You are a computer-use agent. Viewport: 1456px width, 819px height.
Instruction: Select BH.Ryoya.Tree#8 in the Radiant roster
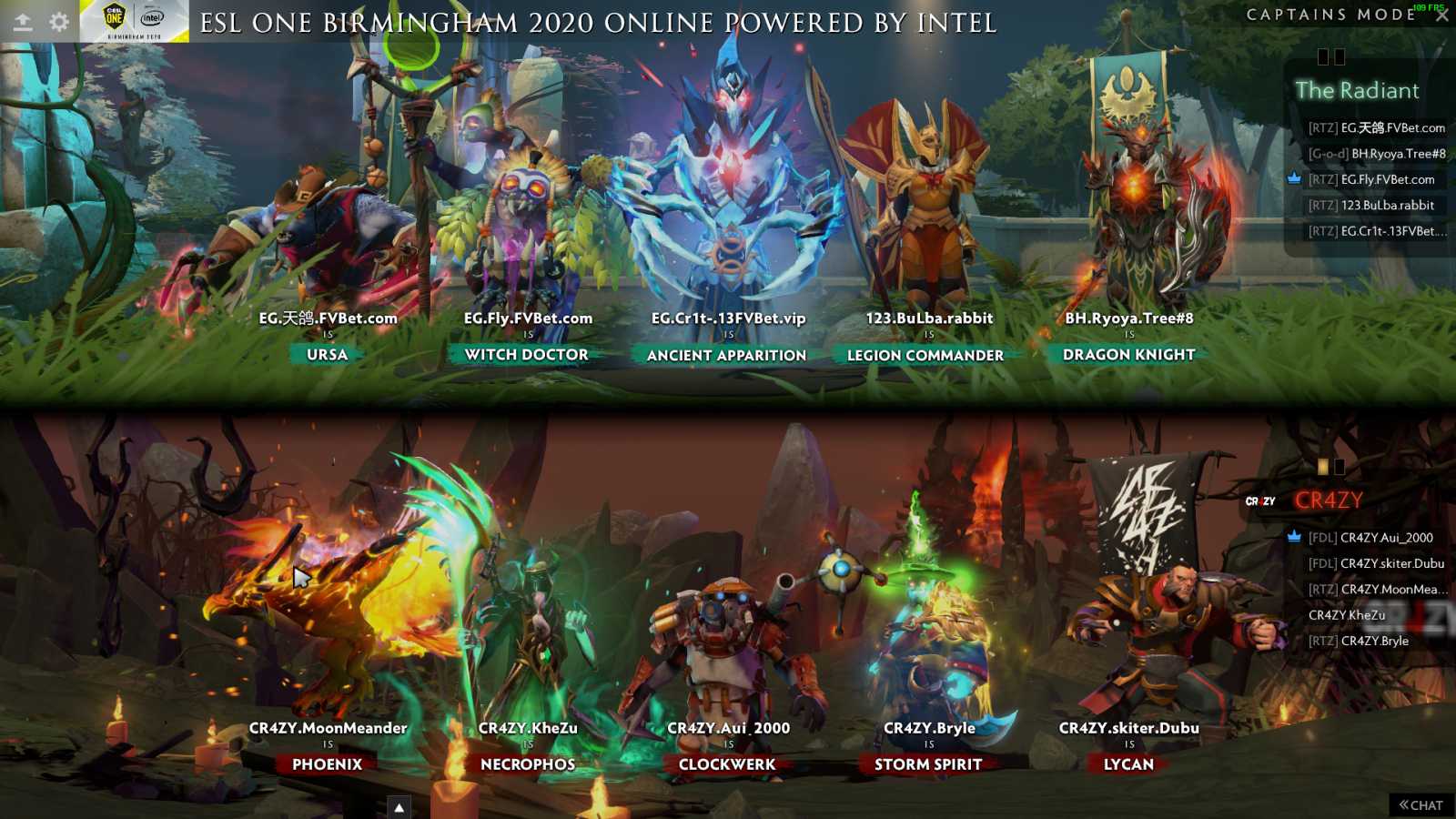coord(1398,154)
